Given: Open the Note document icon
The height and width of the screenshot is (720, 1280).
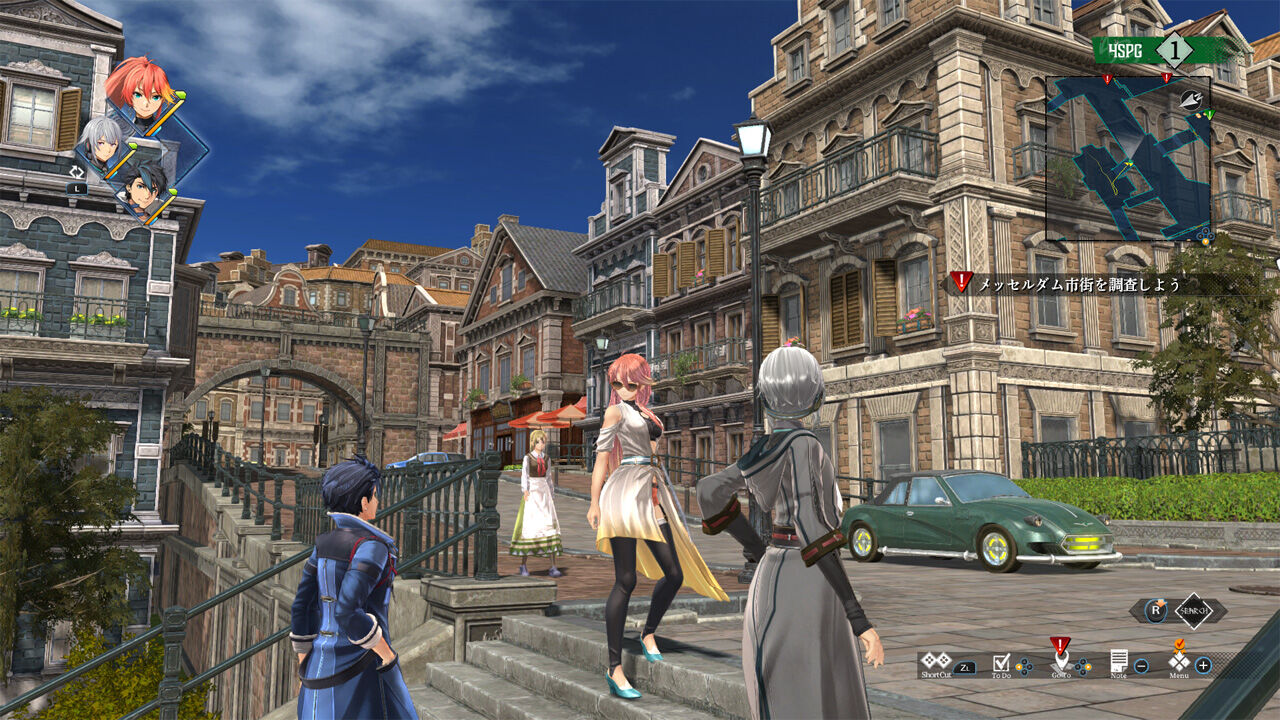Looking at the screenshot, I should [1120, 660].
